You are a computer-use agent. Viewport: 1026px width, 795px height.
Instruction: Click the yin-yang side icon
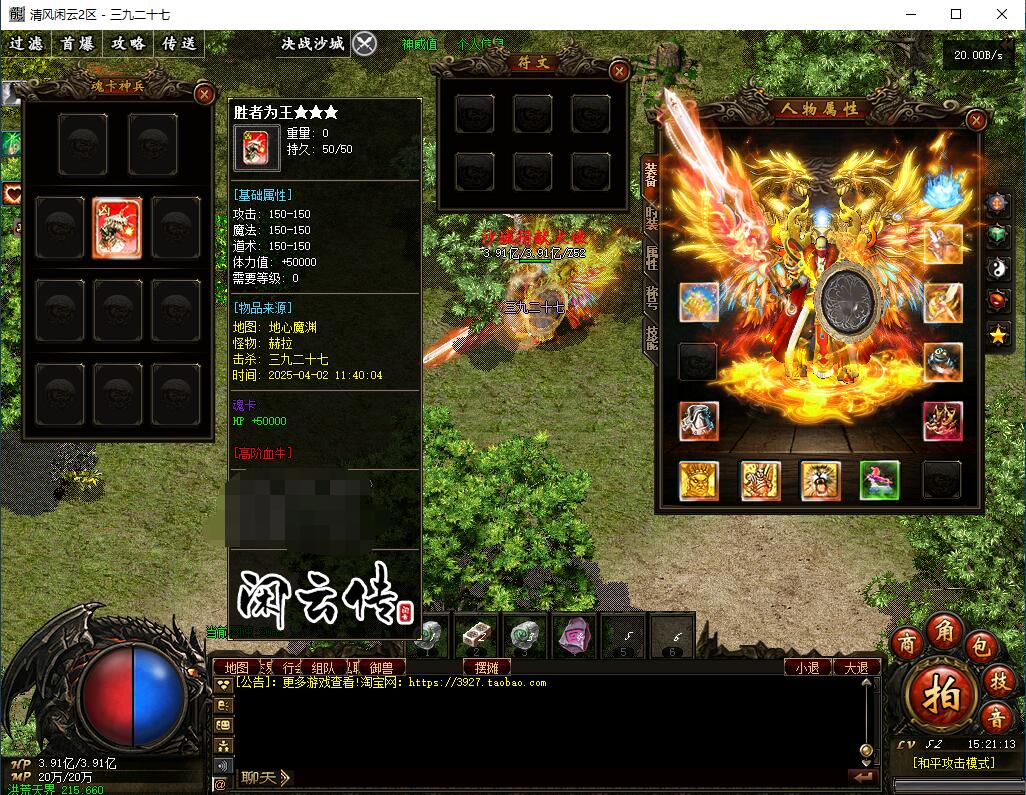998,267
